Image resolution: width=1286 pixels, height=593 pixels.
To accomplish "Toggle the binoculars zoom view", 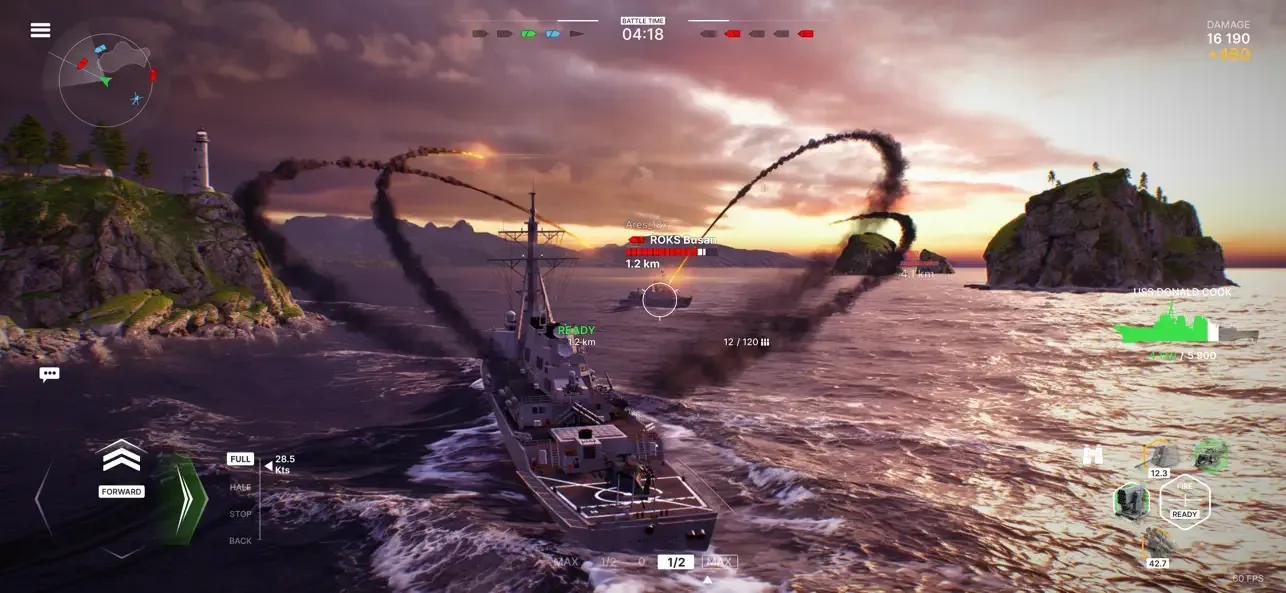I will [x=1093, y=455].
